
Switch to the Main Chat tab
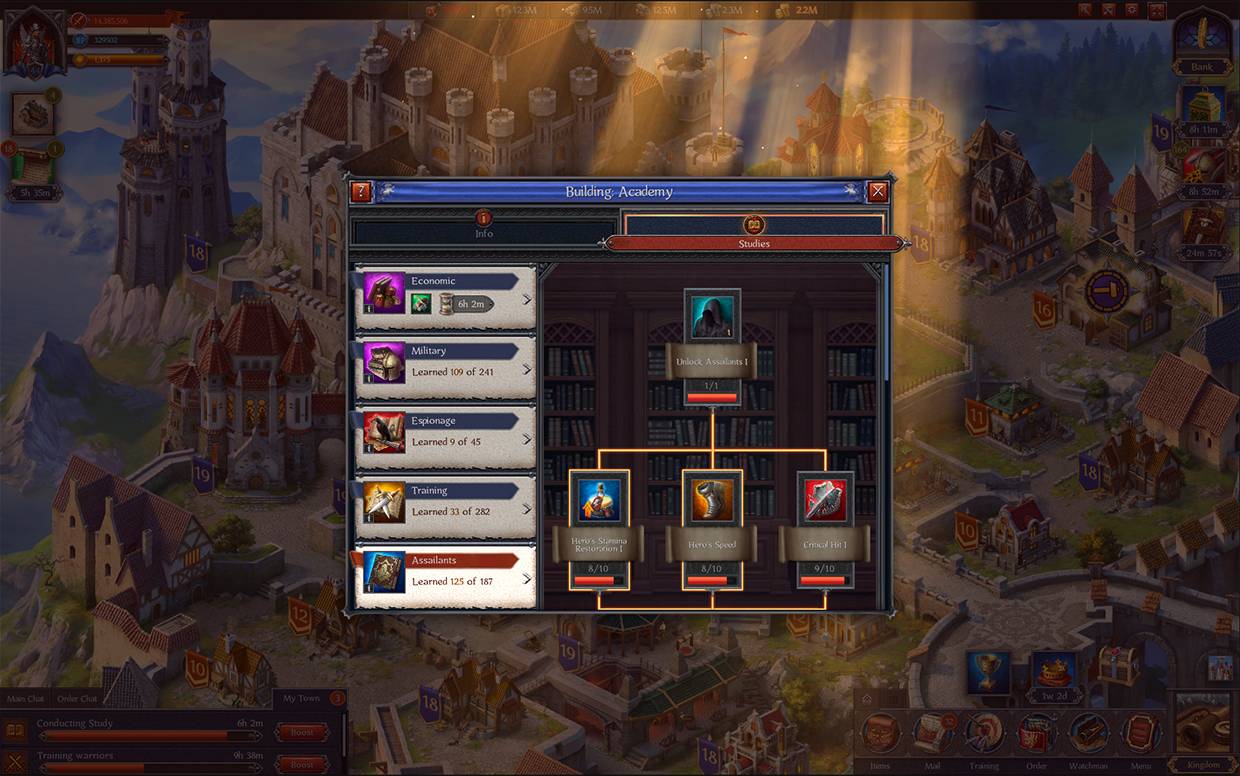(x=26, y=698)
